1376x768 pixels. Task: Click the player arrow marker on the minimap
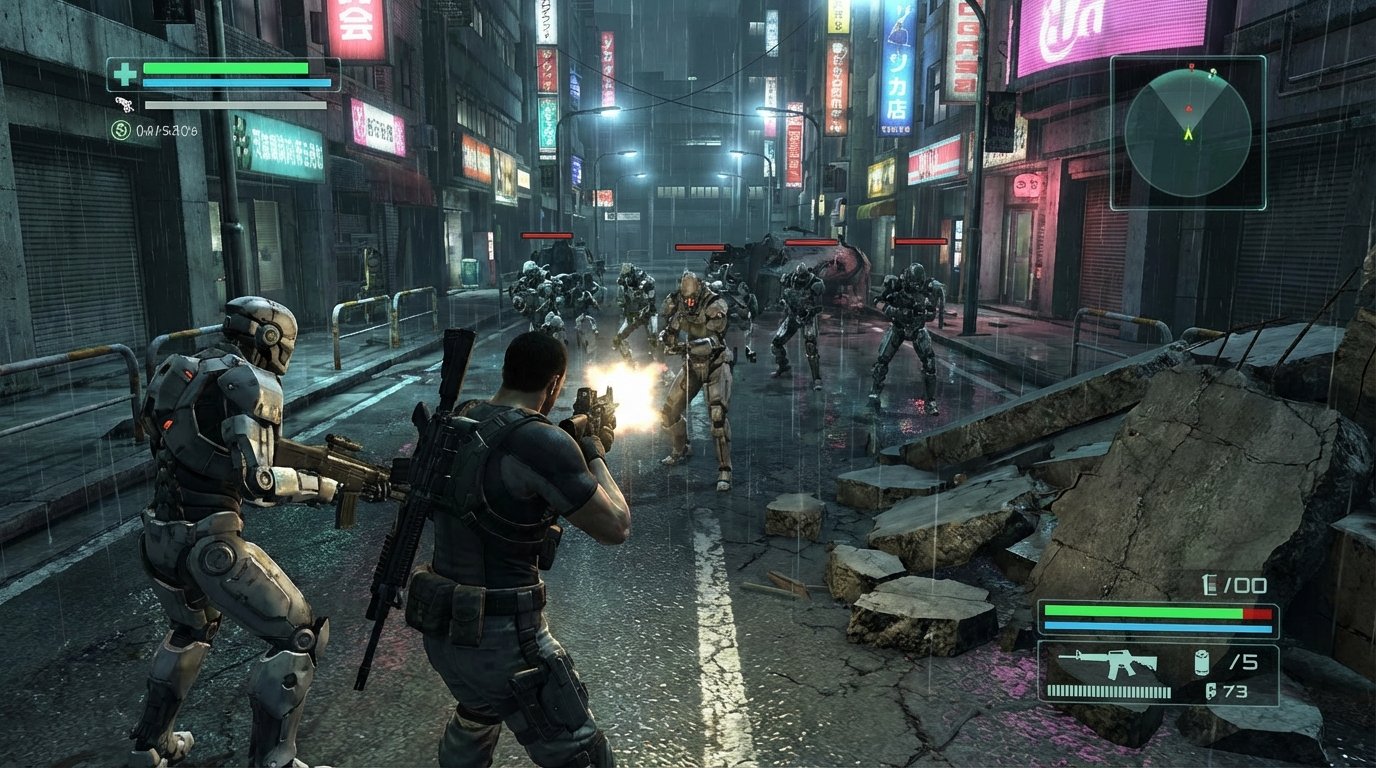point(1188,132)
